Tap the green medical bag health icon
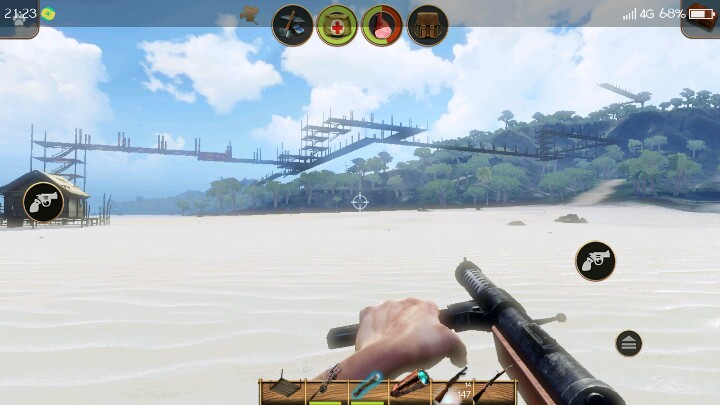 (337, 25)
